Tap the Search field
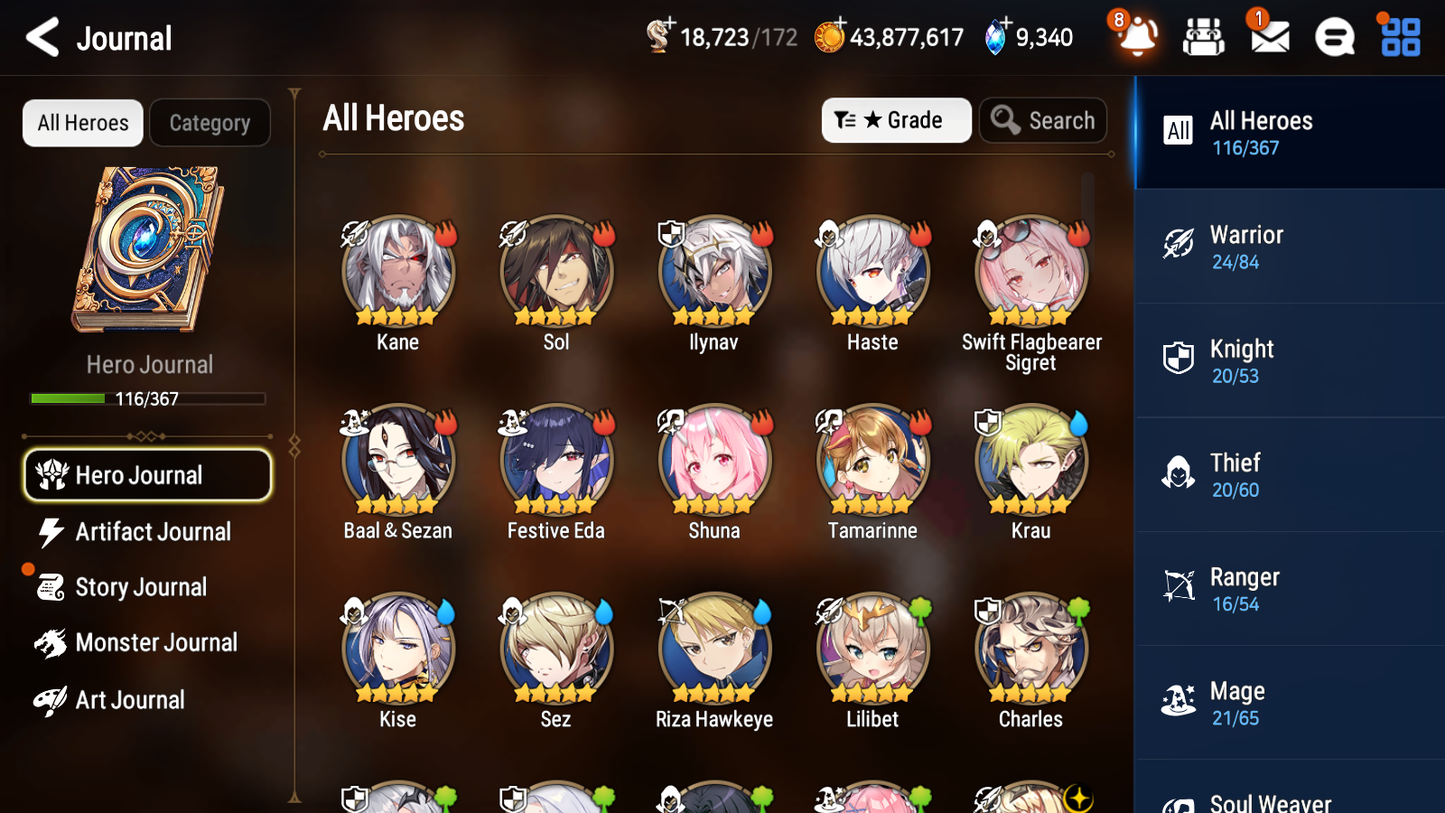The height and width of the screenshot is (813, 1445). click(1043, 120)
